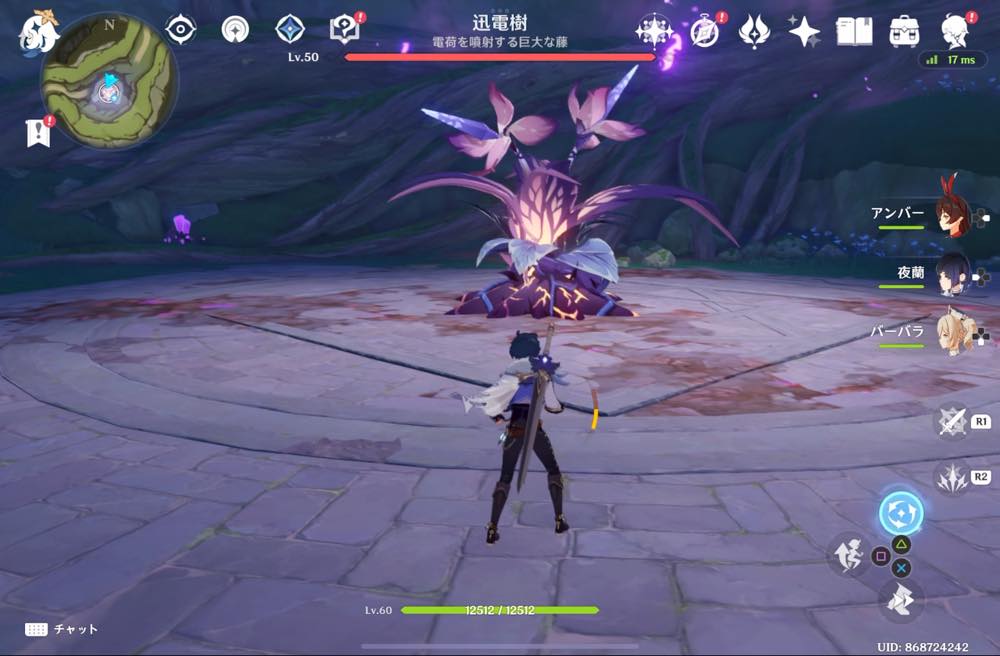This screenshot has height=656, width=1000.
Task: Tap the running figure sprint icon
Action: coord(847,553)
